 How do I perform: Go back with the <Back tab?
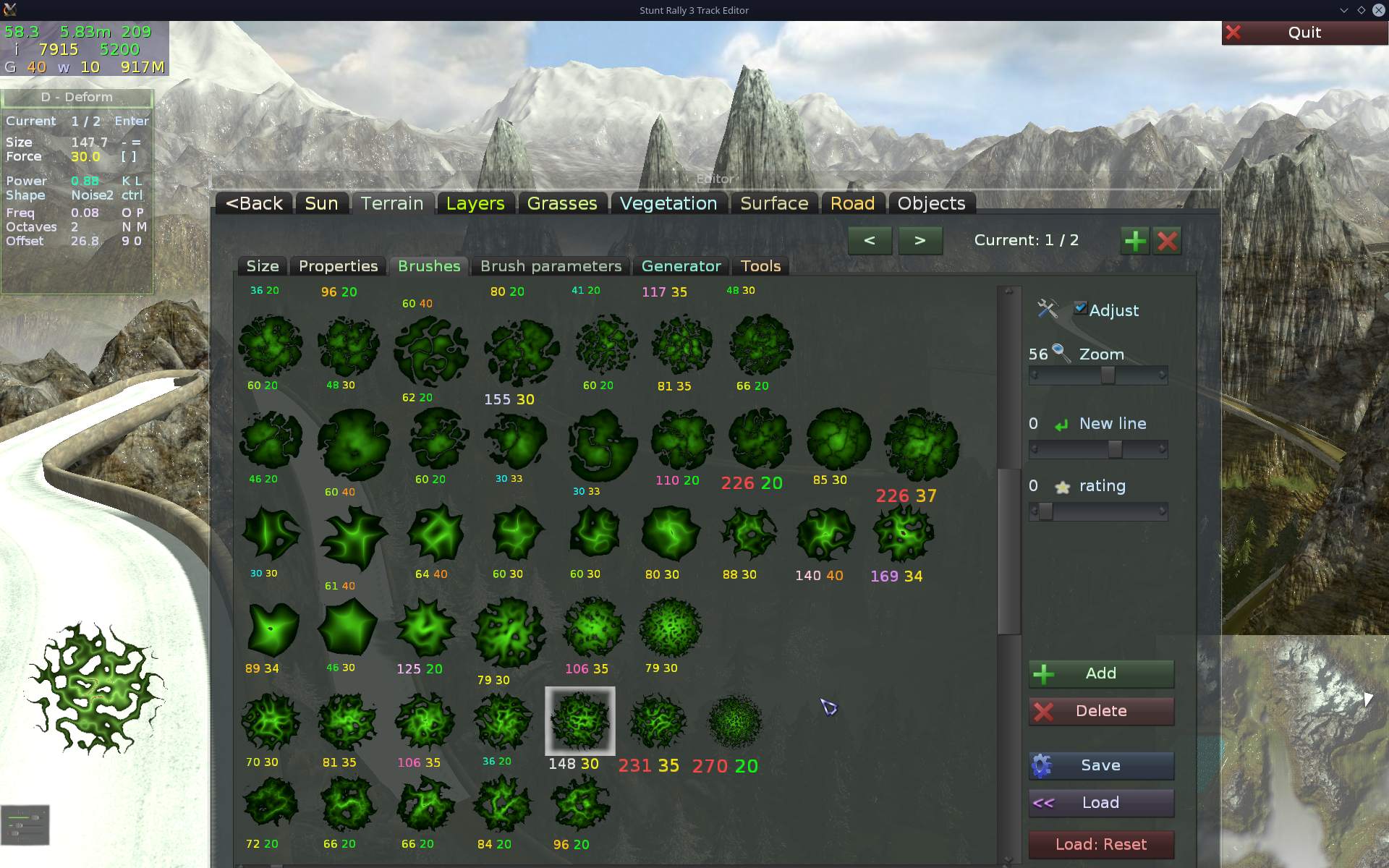254,204
